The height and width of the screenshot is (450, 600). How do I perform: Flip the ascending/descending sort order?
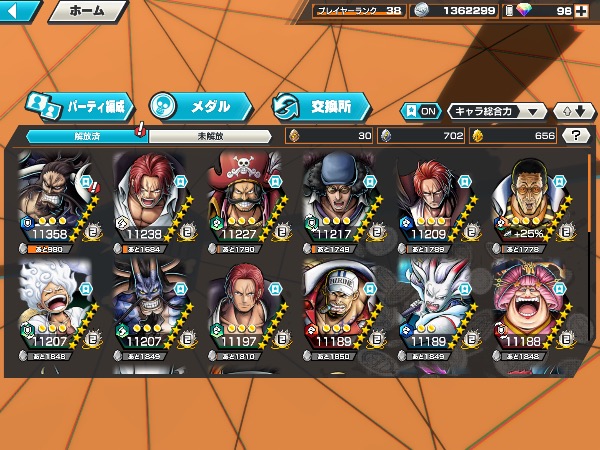tap(571, 111)
